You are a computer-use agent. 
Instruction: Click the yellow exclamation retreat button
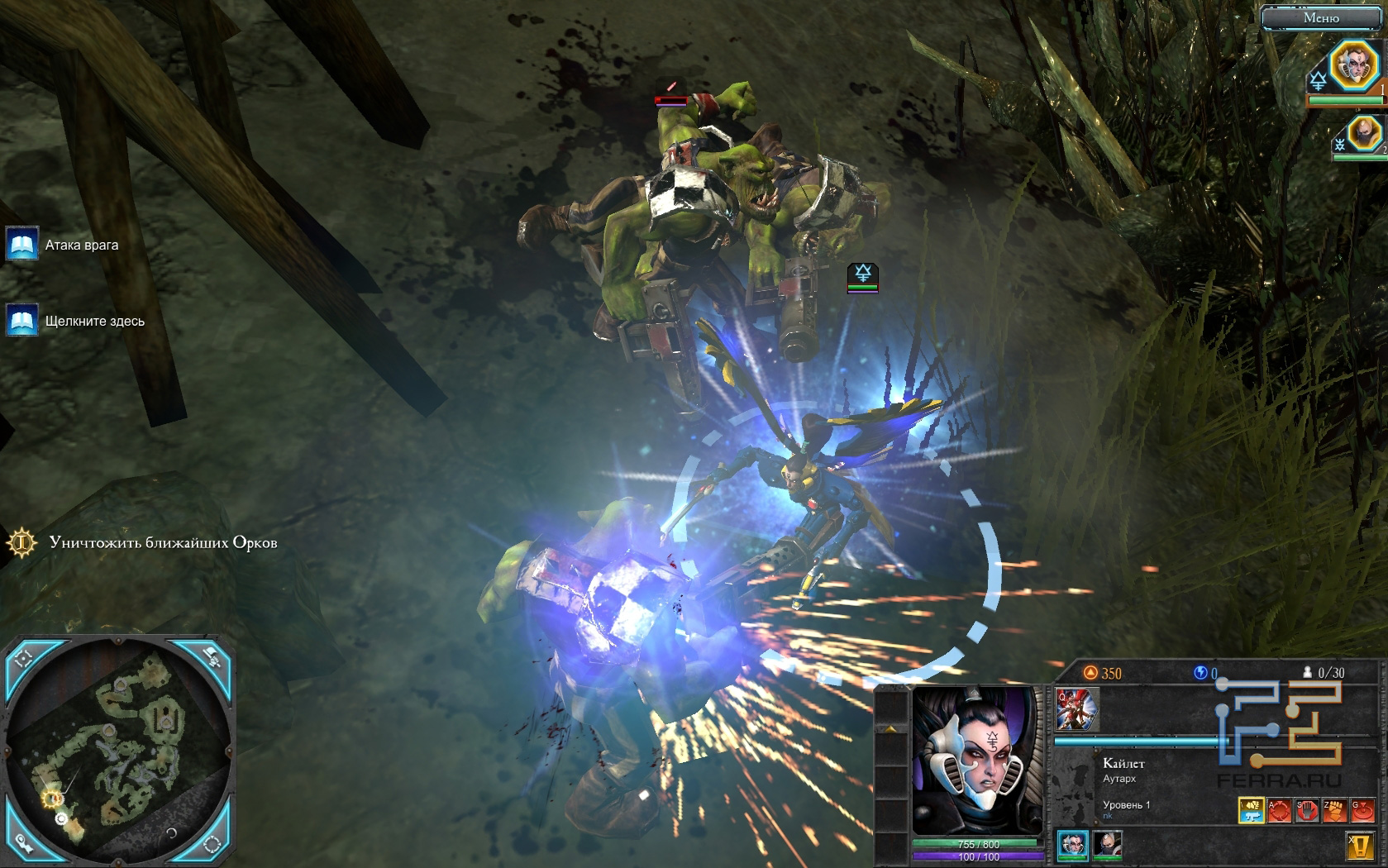(x=1360, y=847)
